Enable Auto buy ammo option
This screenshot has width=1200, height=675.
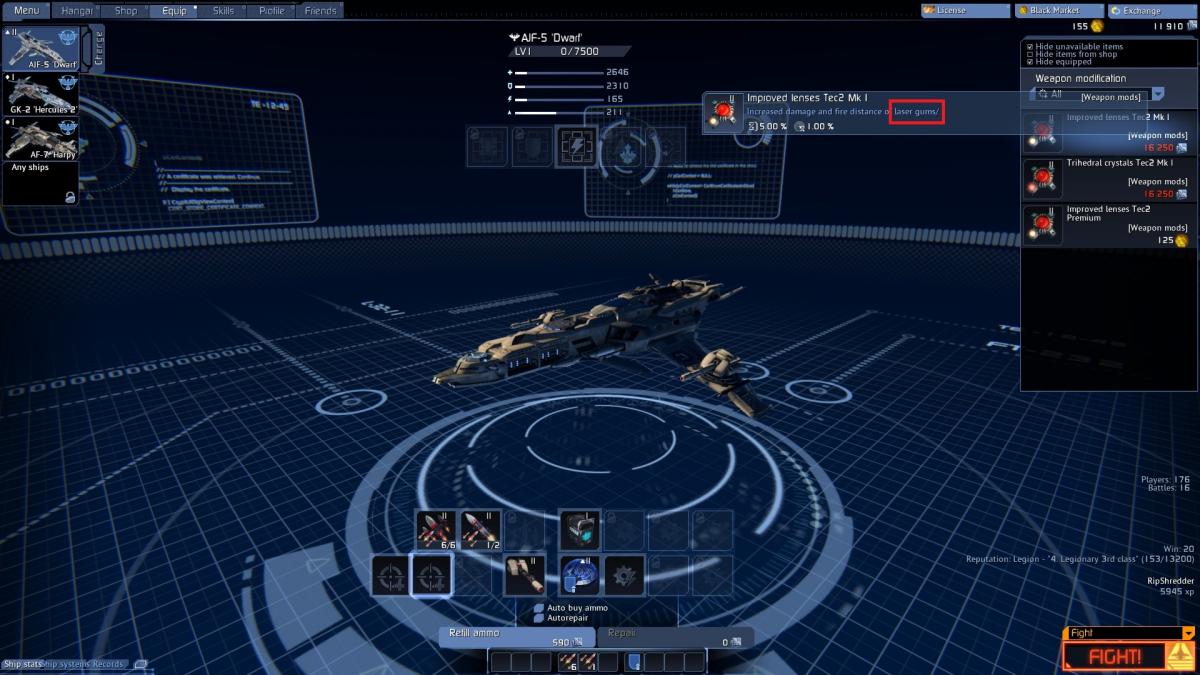(539, 608)
